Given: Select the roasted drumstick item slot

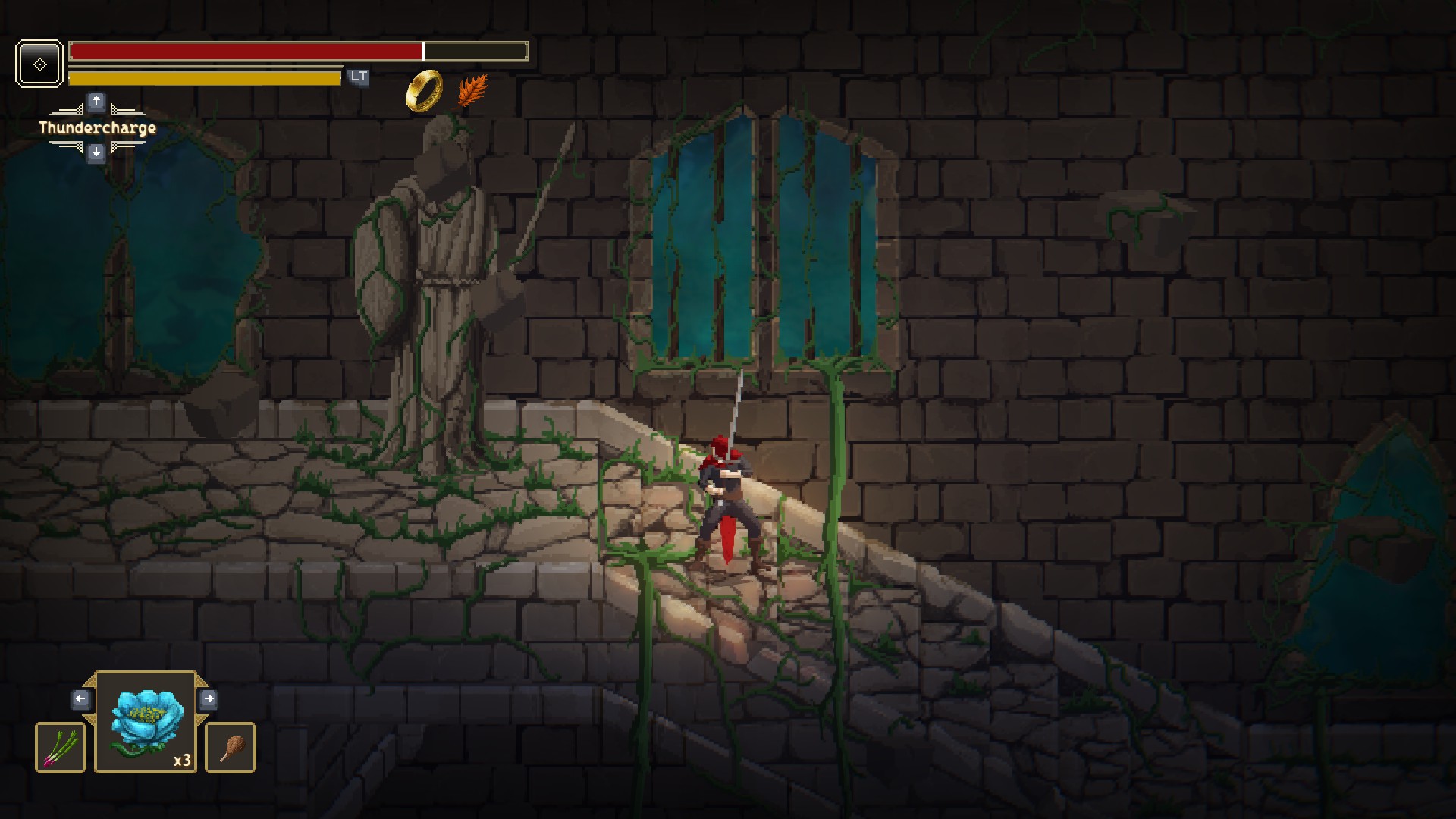Looking at the screenshot, I should [x=231, y=748].
